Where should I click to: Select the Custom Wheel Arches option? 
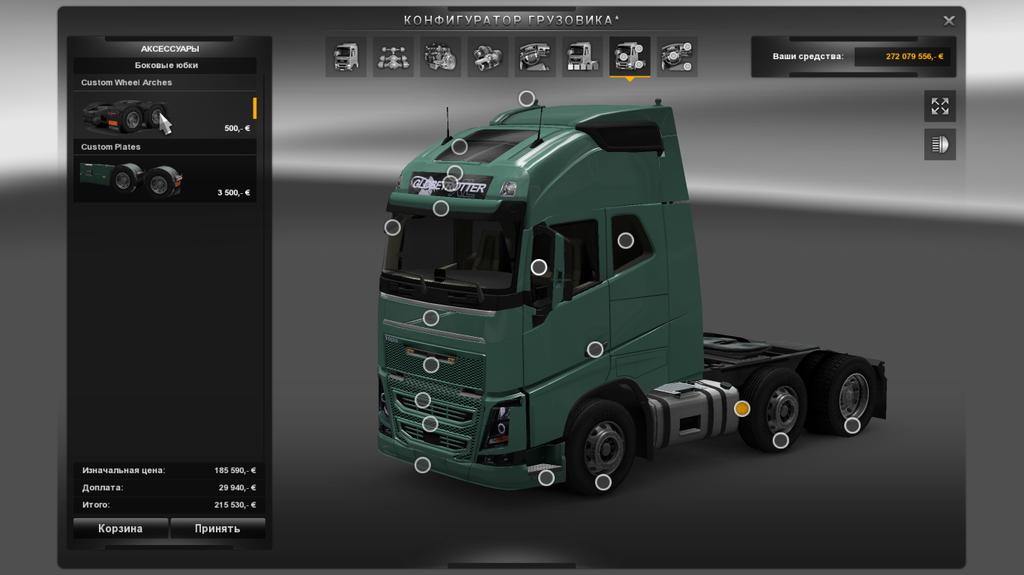(165, 114)
